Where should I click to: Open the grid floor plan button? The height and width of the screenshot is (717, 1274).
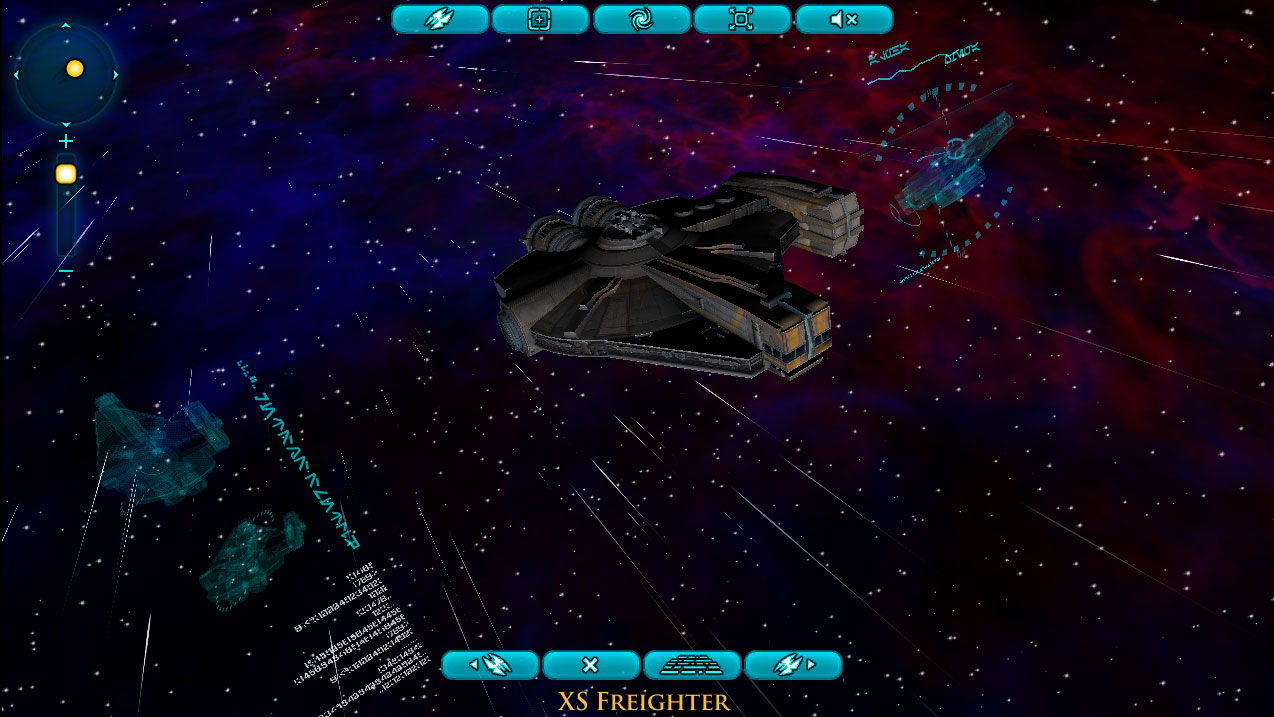[692, 665]
